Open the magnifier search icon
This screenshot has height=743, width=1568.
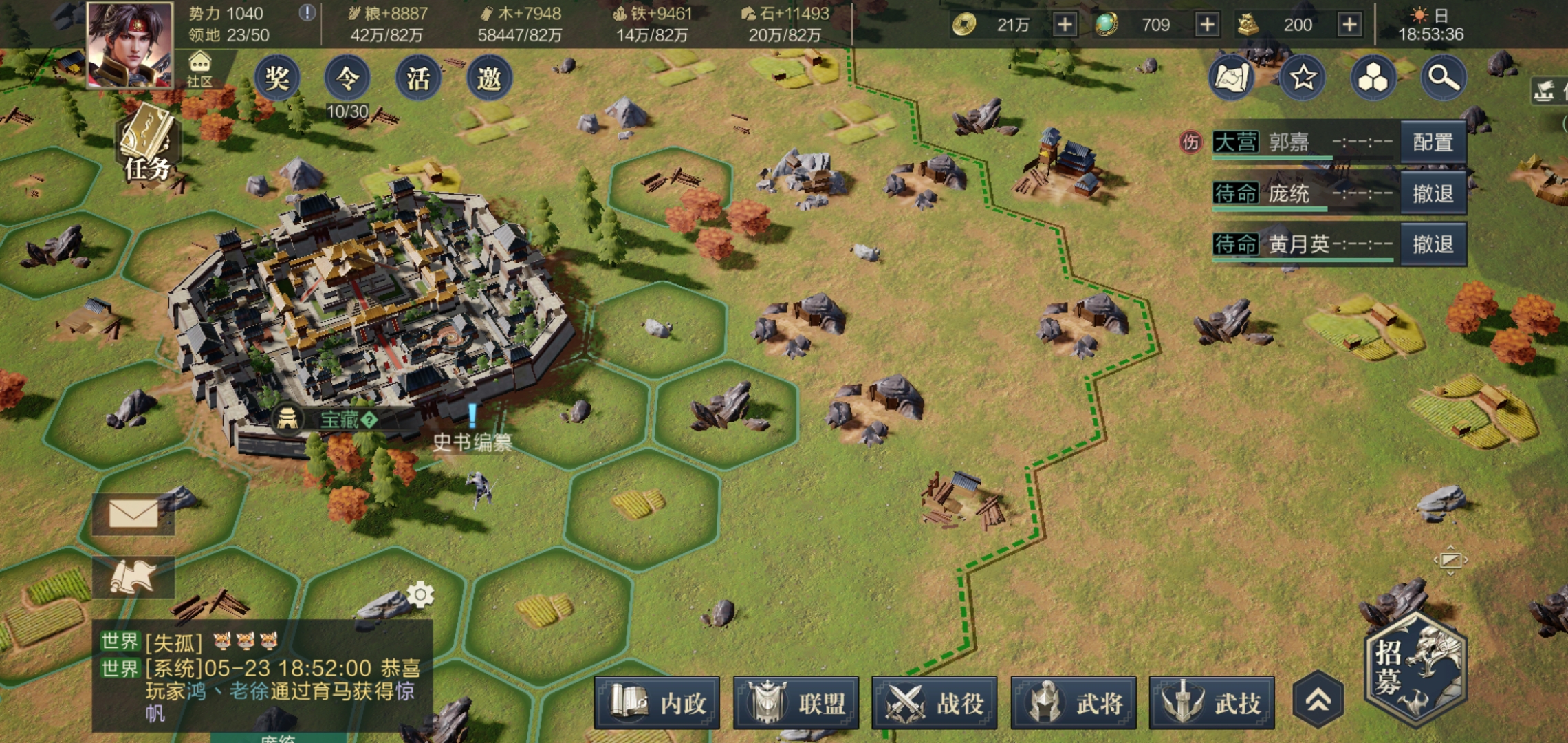[1444, 78]
